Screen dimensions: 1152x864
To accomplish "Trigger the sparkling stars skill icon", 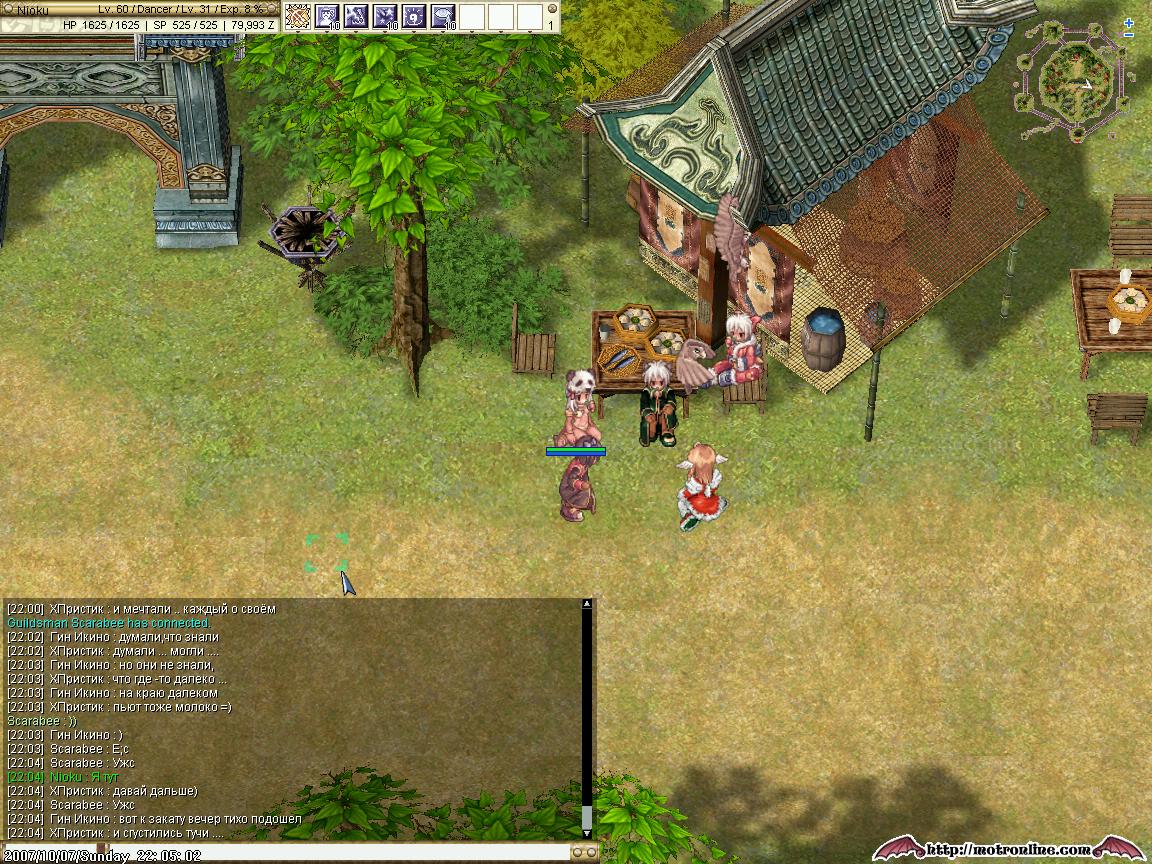I will [385, 16].
